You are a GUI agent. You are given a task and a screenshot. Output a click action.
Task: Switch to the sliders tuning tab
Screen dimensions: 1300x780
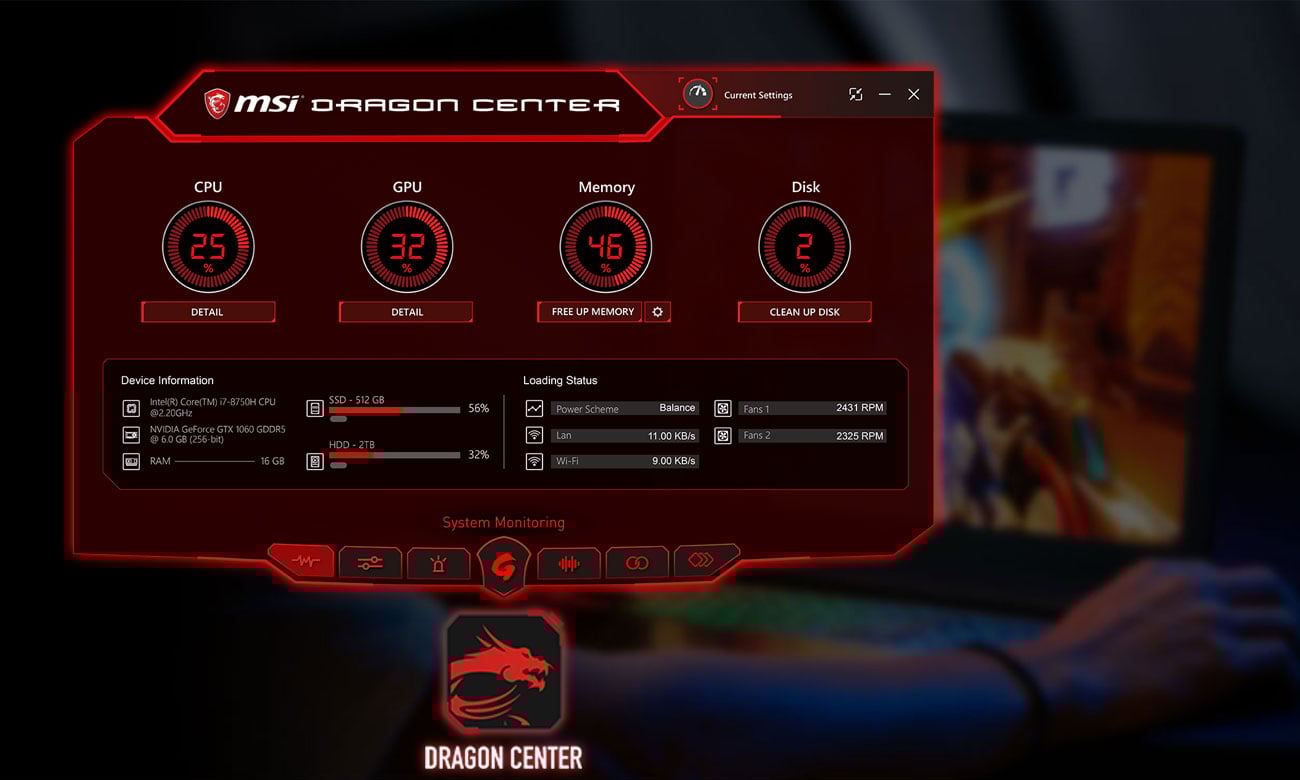[370, 563]
